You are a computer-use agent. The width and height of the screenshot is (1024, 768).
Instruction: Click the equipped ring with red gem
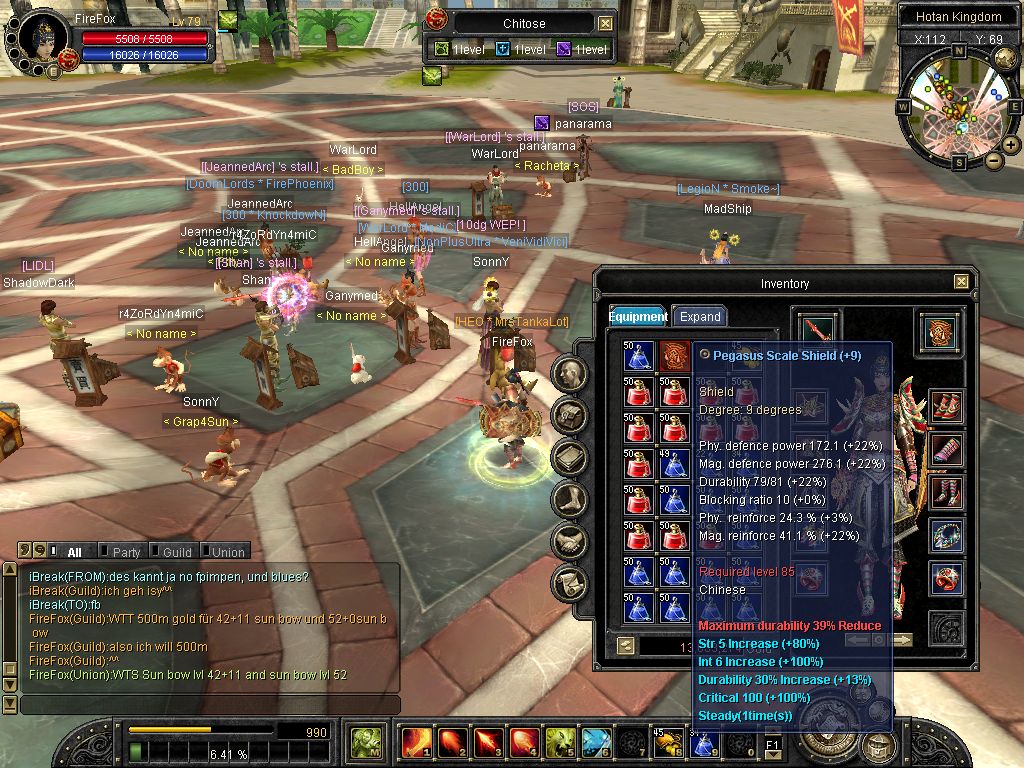pos(946,578)
